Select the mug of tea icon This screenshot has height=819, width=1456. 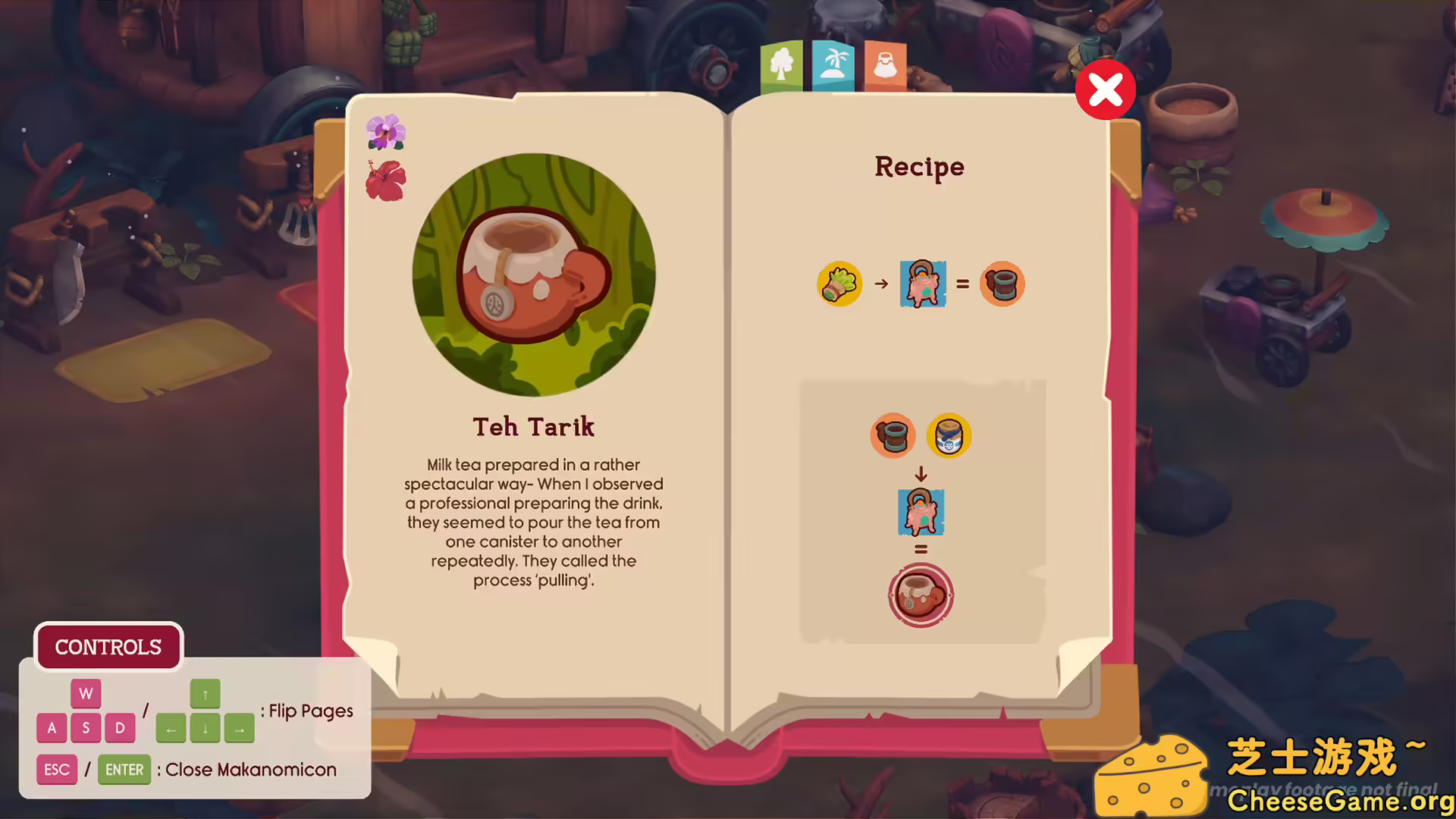[x=1003, y=284]
